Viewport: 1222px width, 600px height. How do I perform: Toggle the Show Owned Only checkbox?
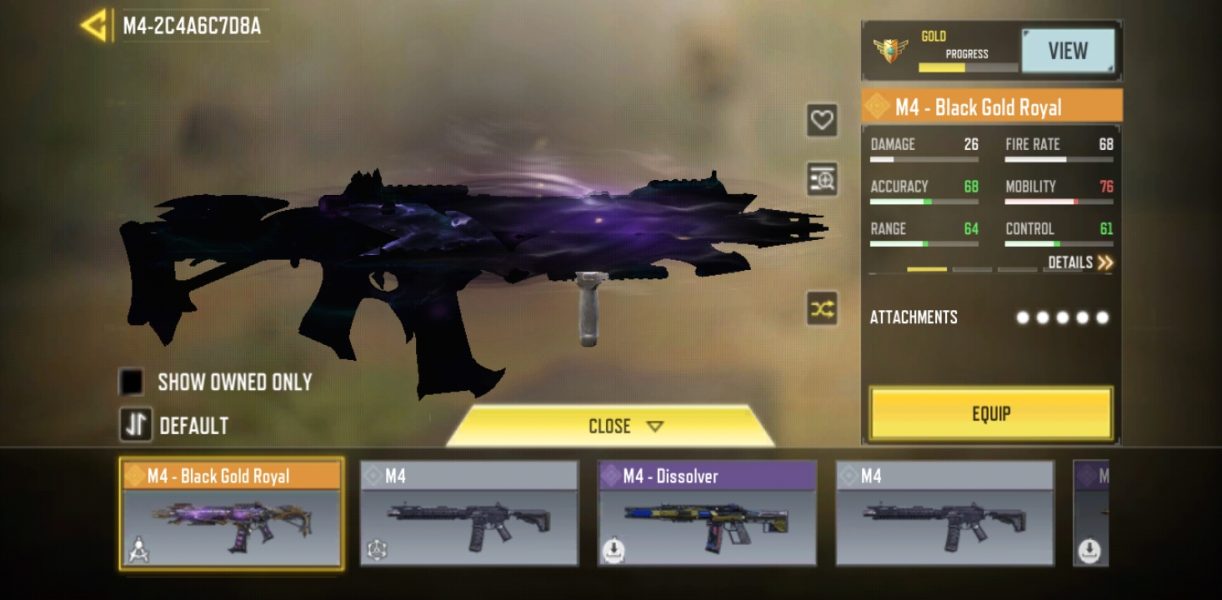click(x=132, y=382)
